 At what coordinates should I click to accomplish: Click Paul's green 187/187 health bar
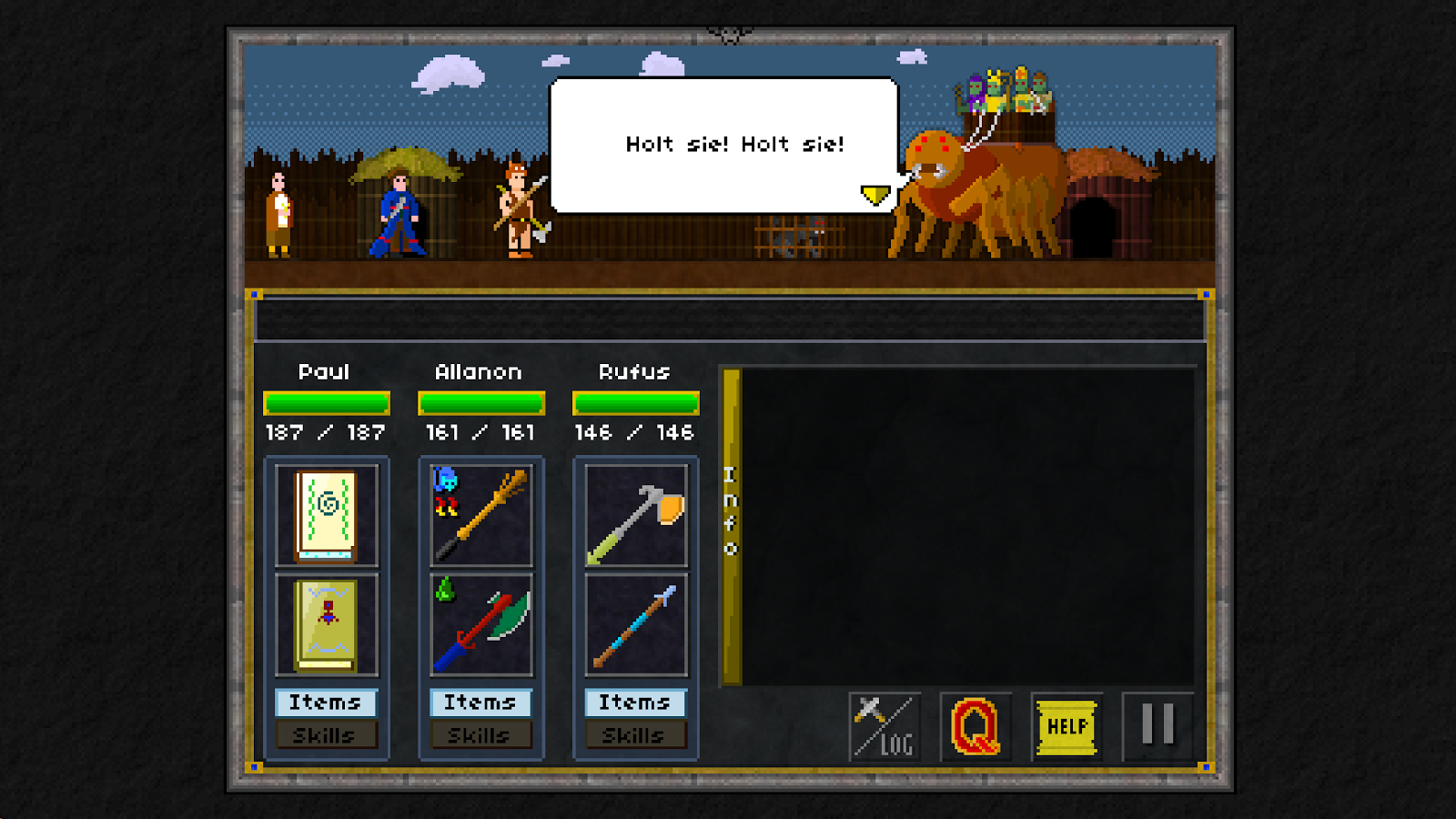coord(326,403)
